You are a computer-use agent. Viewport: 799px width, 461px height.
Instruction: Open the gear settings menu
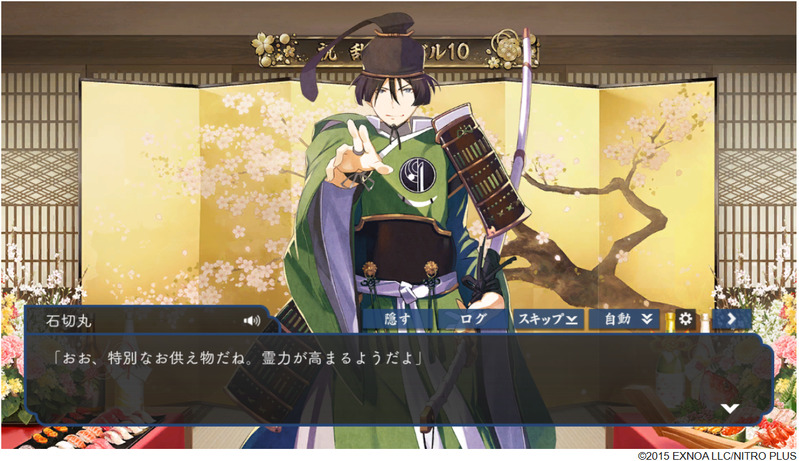[x=686, y=319]
